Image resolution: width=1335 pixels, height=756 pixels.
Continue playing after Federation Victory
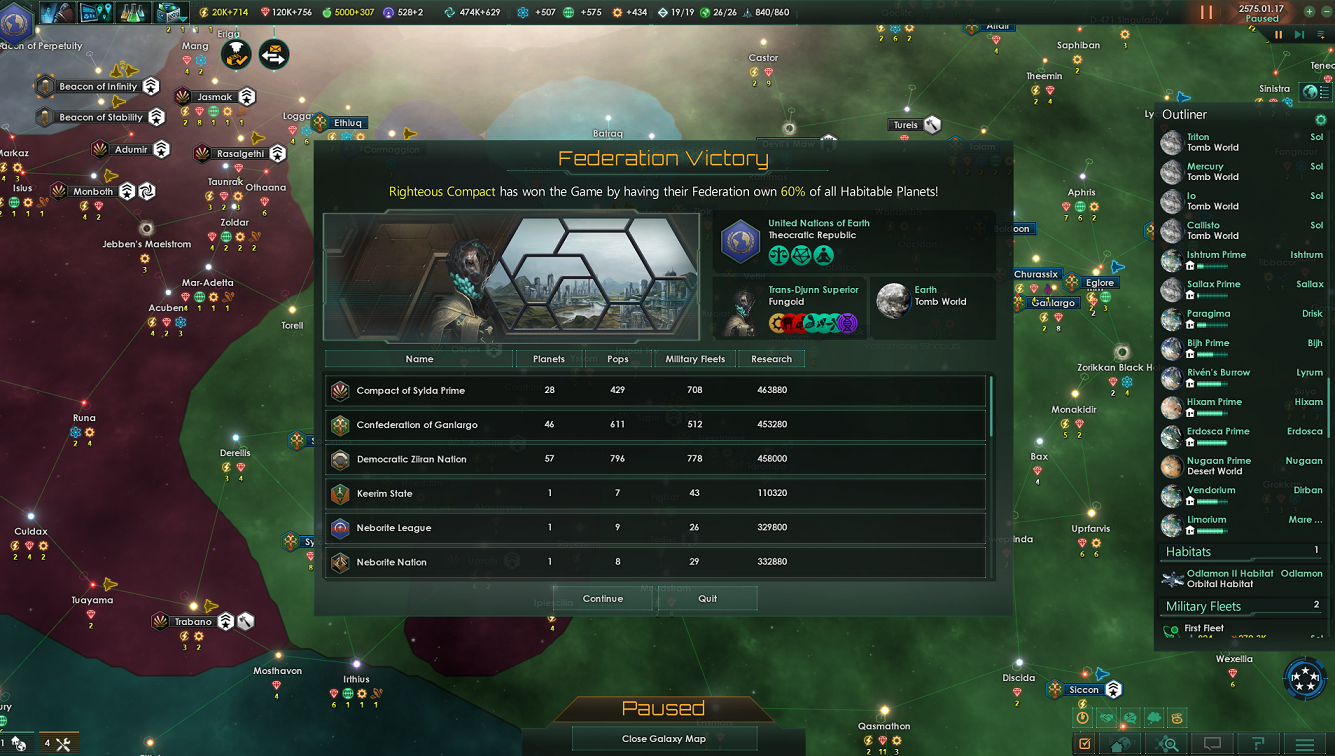click(x=602, y=598)
